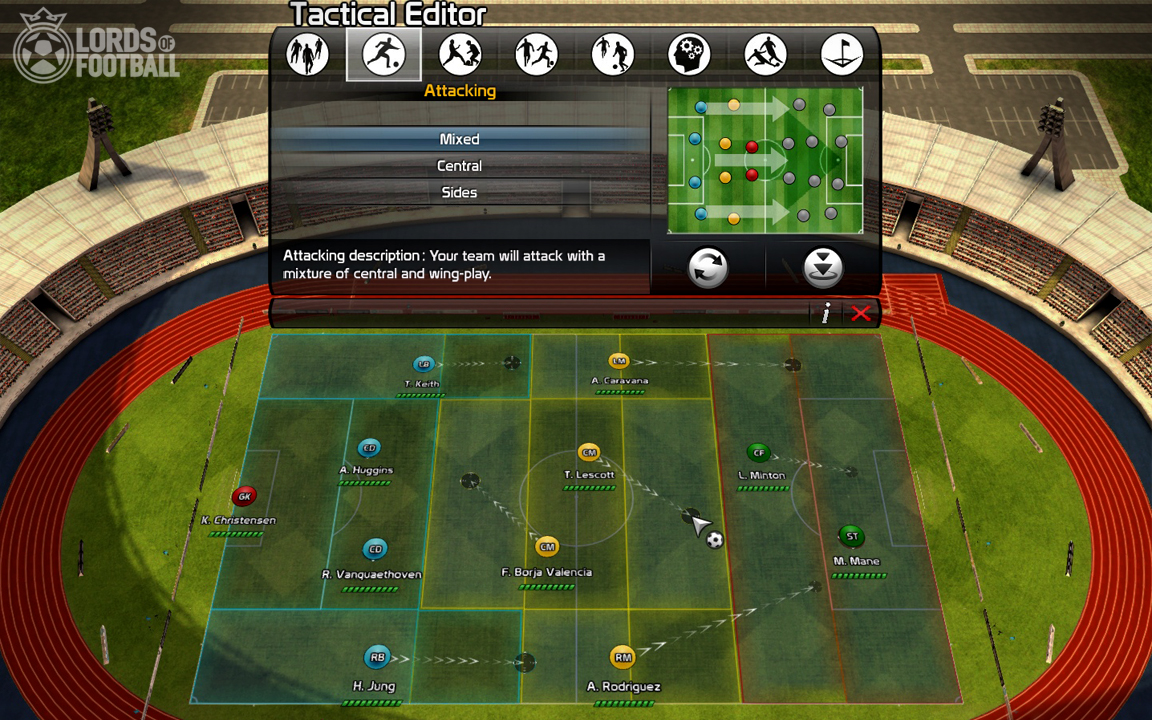1152x720 pixels.
Task: Open the two running players tab
Action: [x=537, y=54]
